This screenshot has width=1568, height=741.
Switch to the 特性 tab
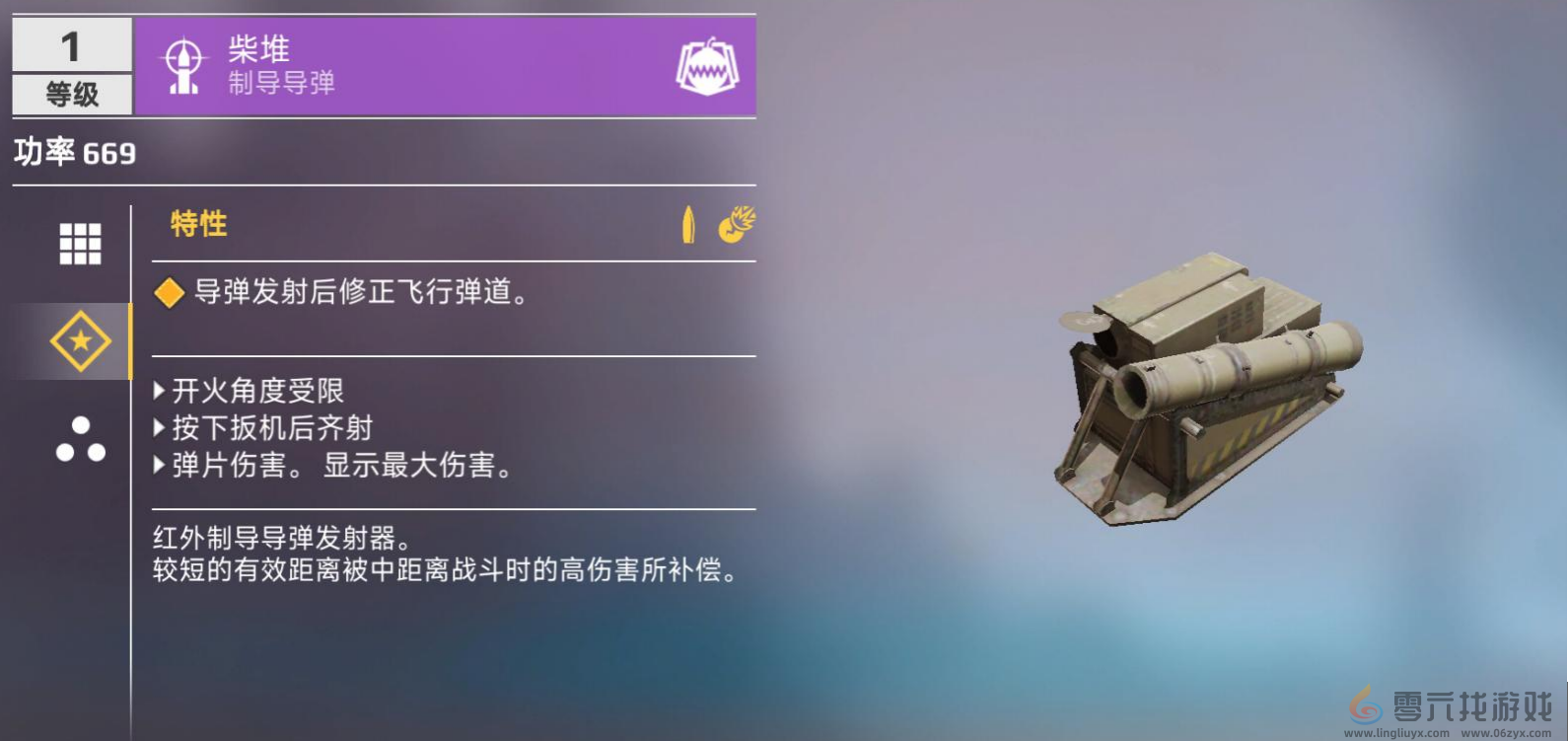coord(198,224)
